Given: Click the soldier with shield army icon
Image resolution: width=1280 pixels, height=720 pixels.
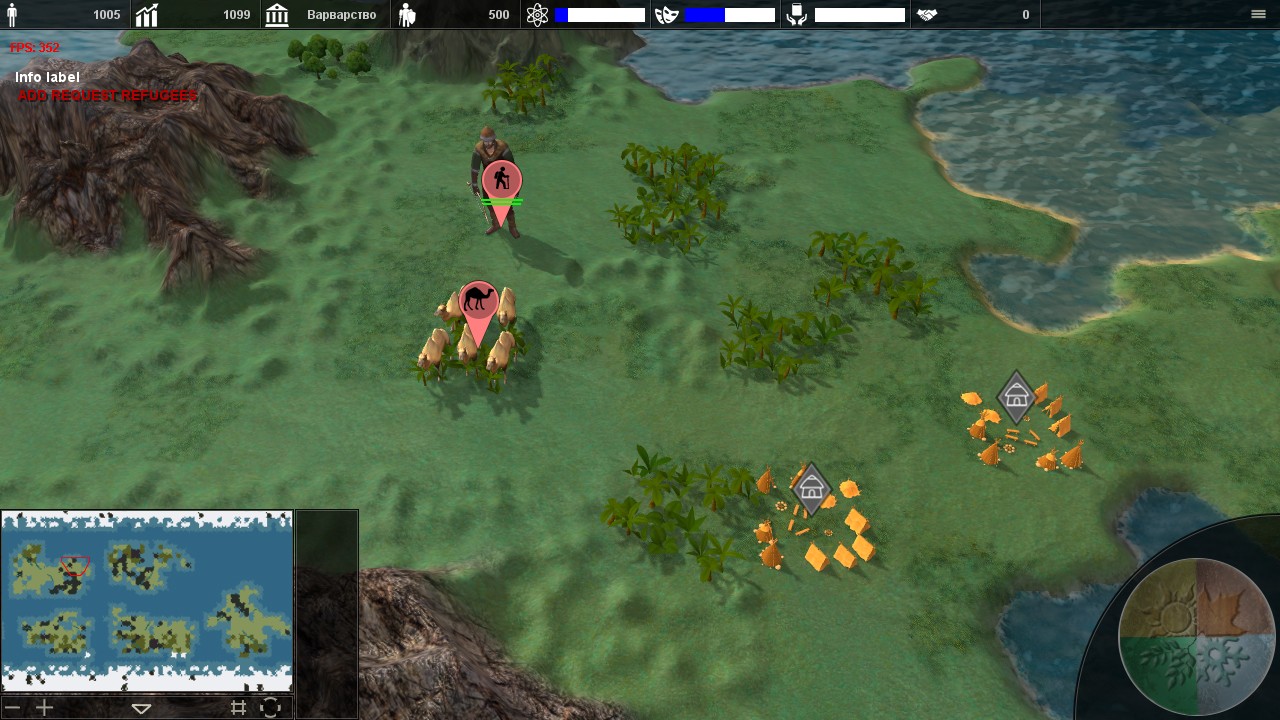Looking at the screenshot, I should (x=407, y=15).
